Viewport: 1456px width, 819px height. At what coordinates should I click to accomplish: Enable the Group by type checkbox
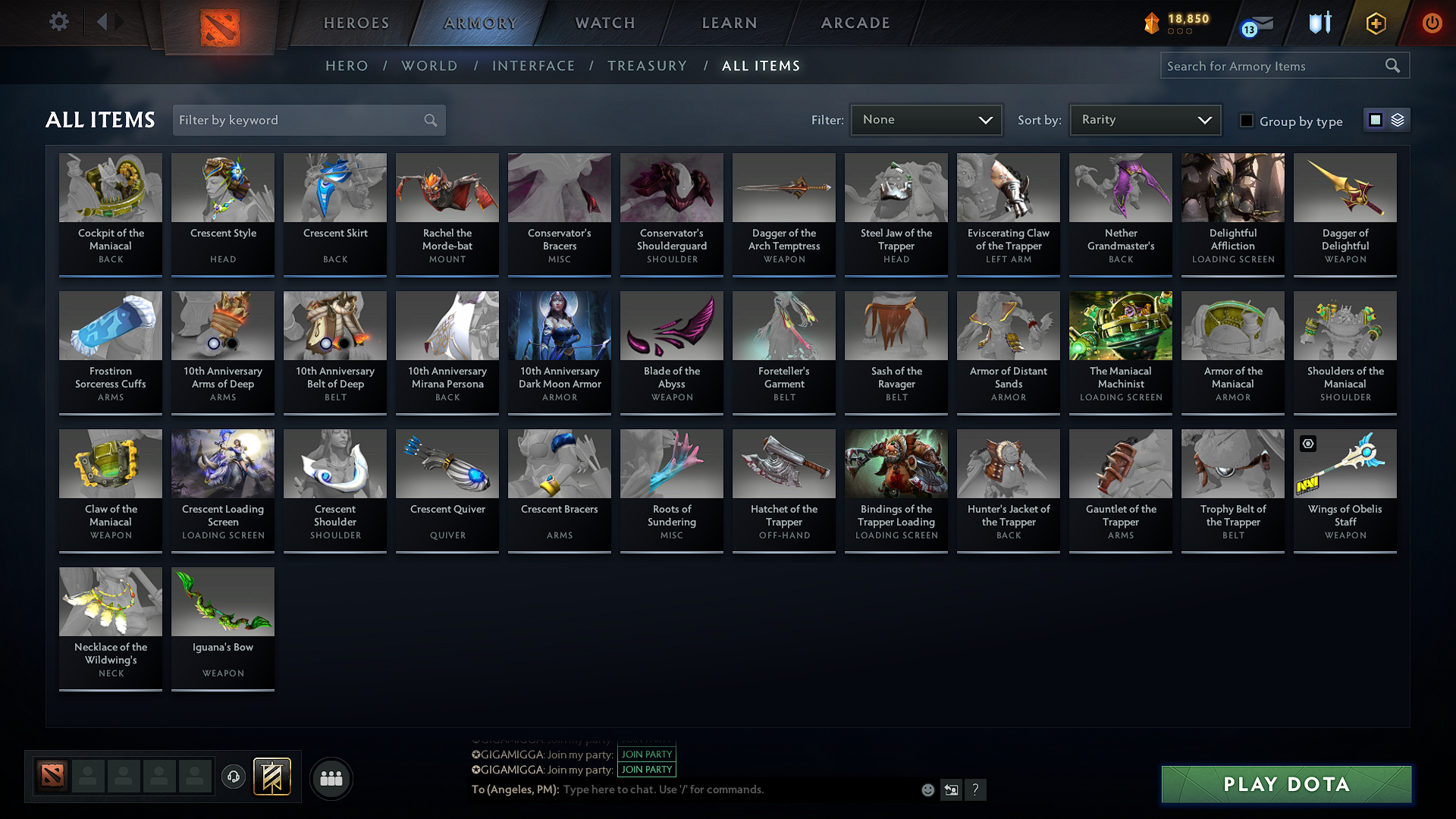1247,121
